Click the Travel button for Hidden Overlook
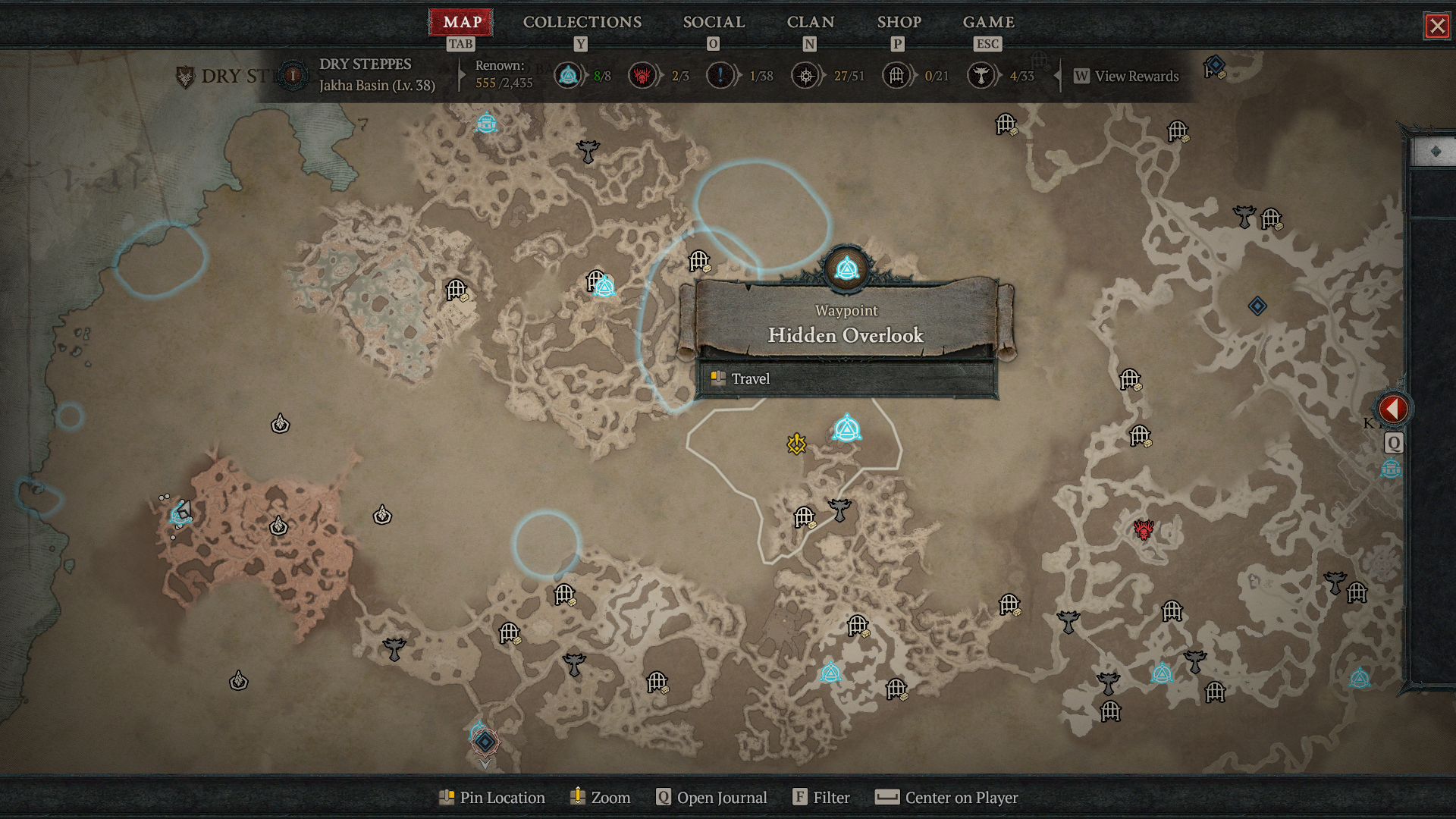The height and width of the screenshot is (819, 1456). (x=750, y=378)
